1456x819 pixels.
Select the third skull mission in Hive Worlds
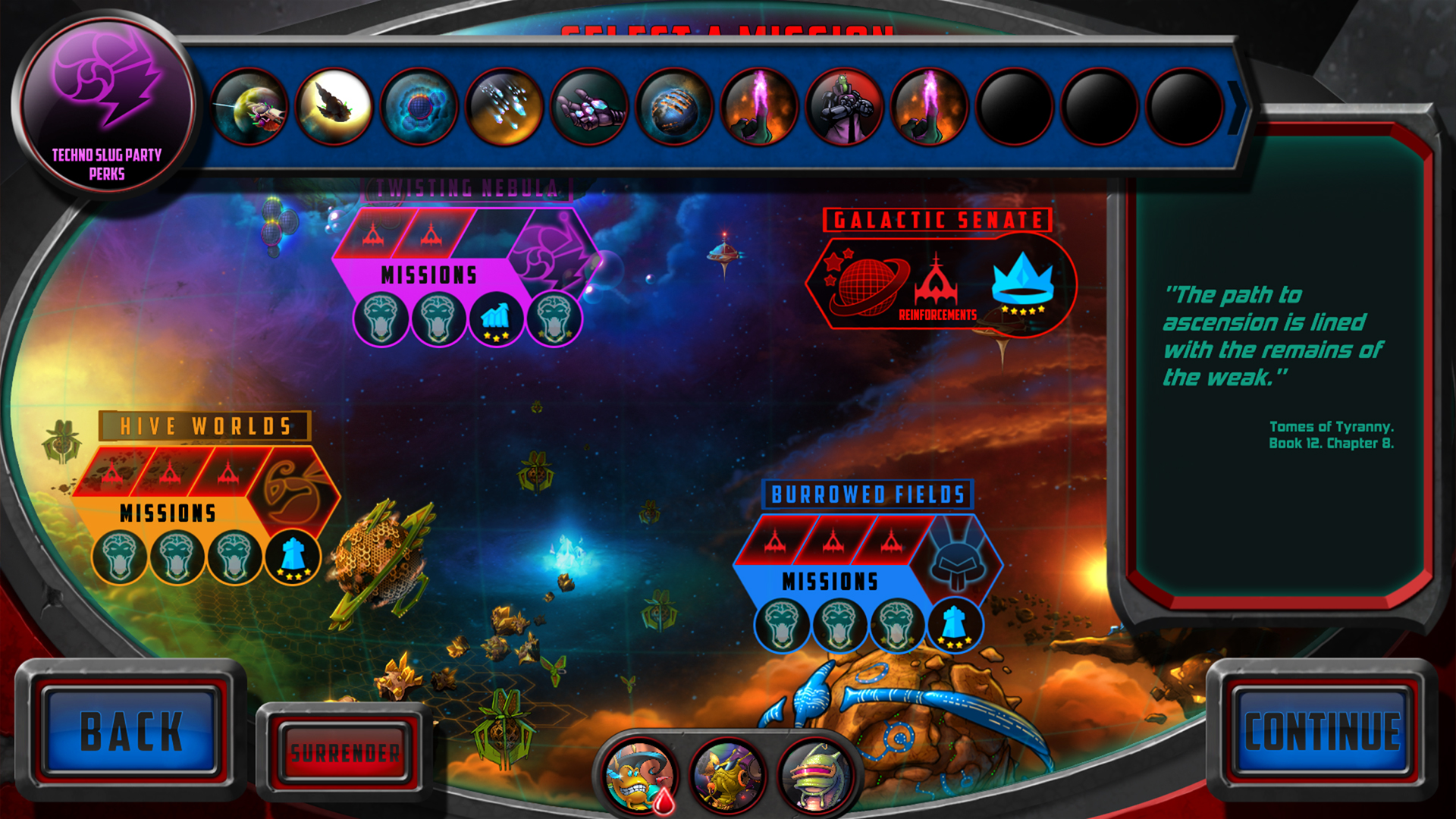tap(234, 556)
